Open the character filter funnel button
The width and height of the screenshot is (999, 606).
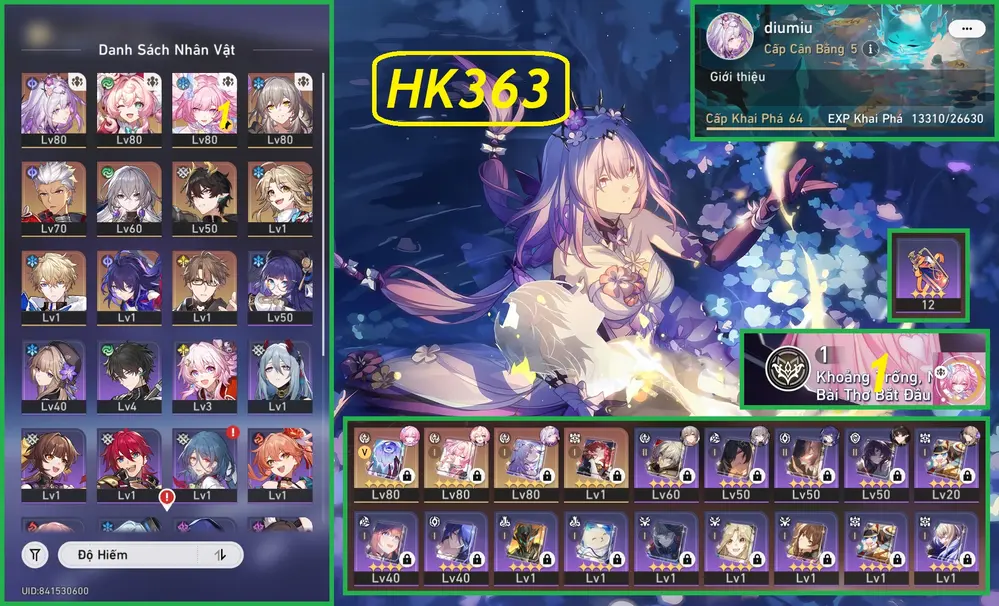point(35,554)
